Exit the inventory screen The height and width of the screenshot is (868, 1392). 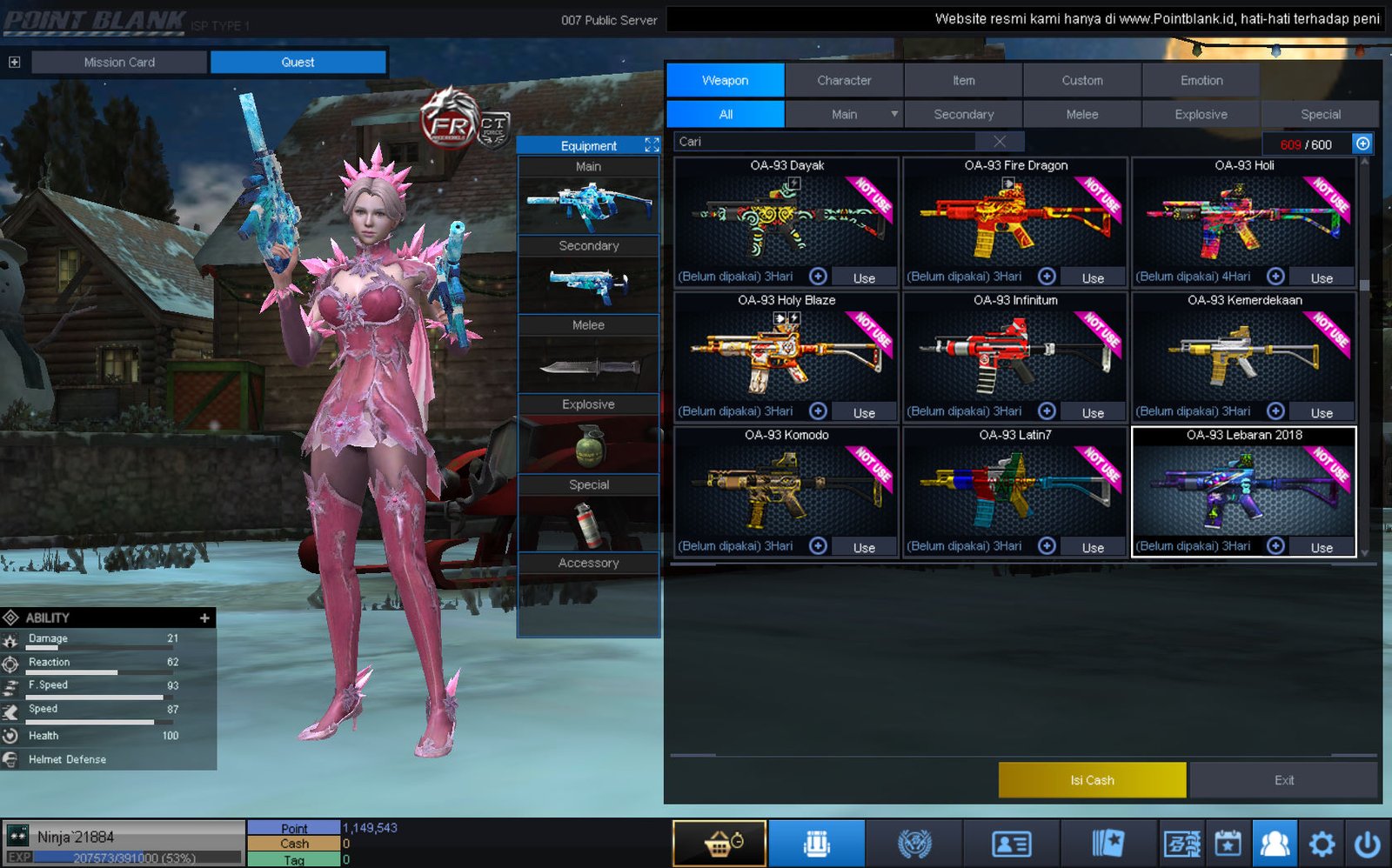(1283, 780)
